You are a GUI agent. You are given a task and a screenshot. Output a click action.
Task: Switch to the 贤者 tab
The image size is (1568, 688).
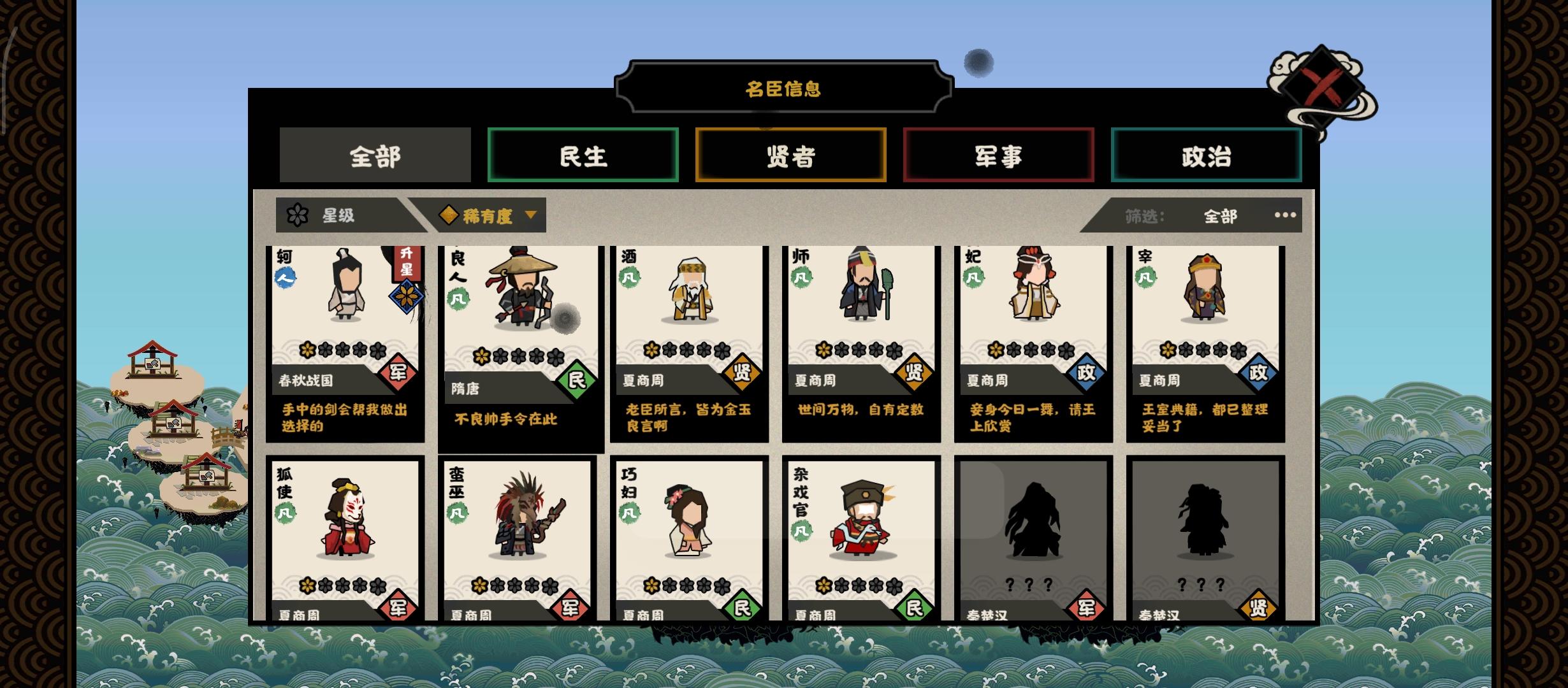coord(790,155)
